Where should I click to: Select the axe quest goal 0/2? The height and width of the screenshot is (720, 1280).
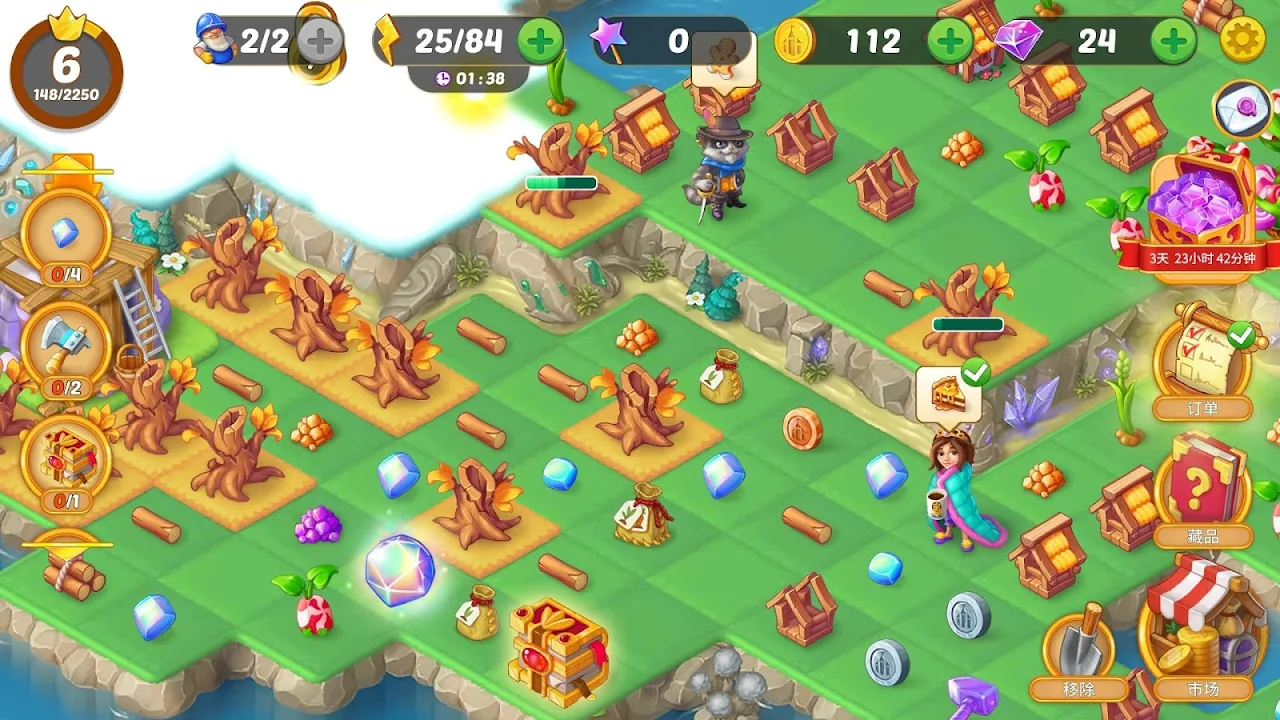[66, 350]
